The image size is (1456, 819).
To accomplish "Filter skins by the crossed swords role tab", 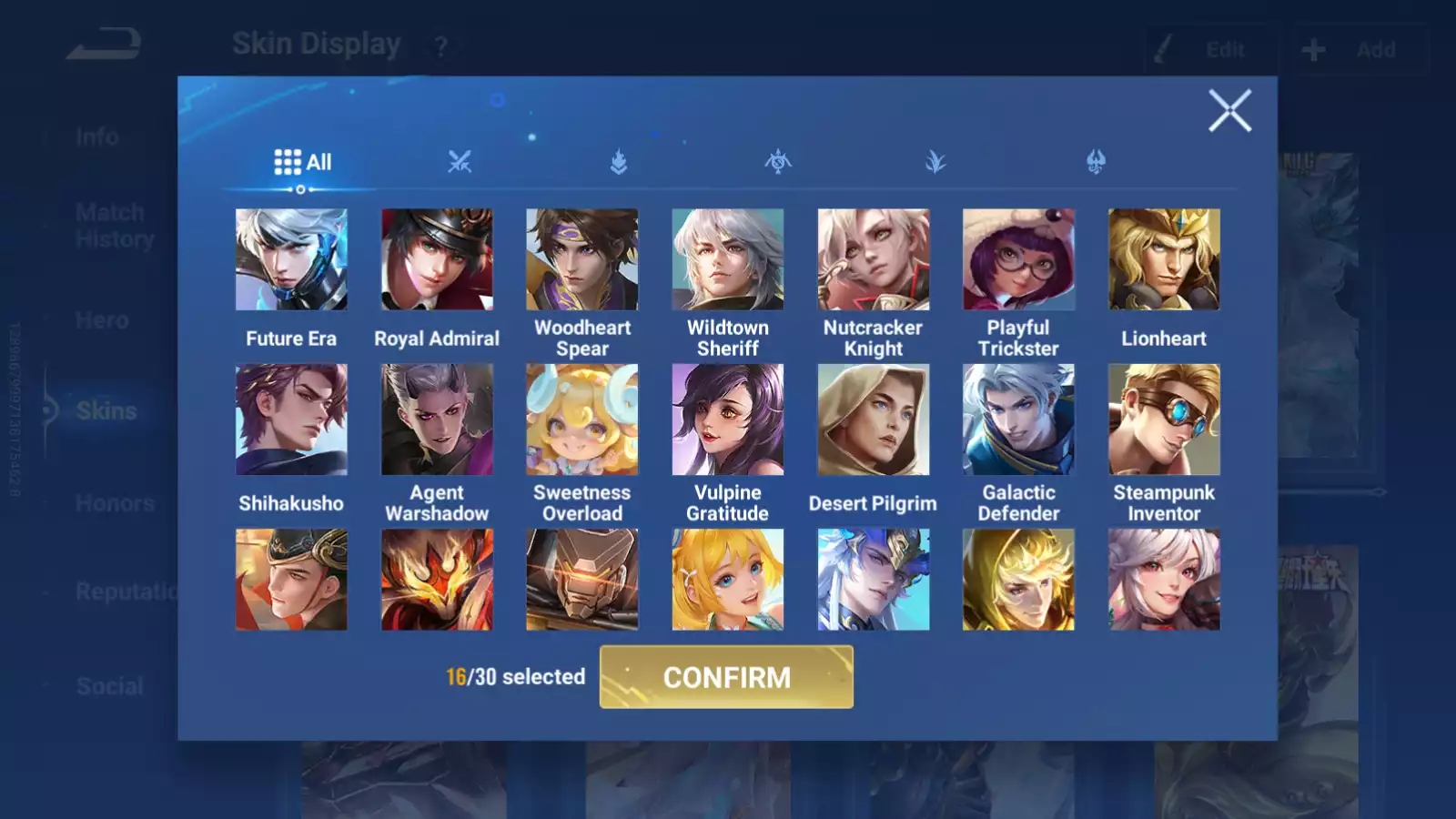I will [460, 163].
